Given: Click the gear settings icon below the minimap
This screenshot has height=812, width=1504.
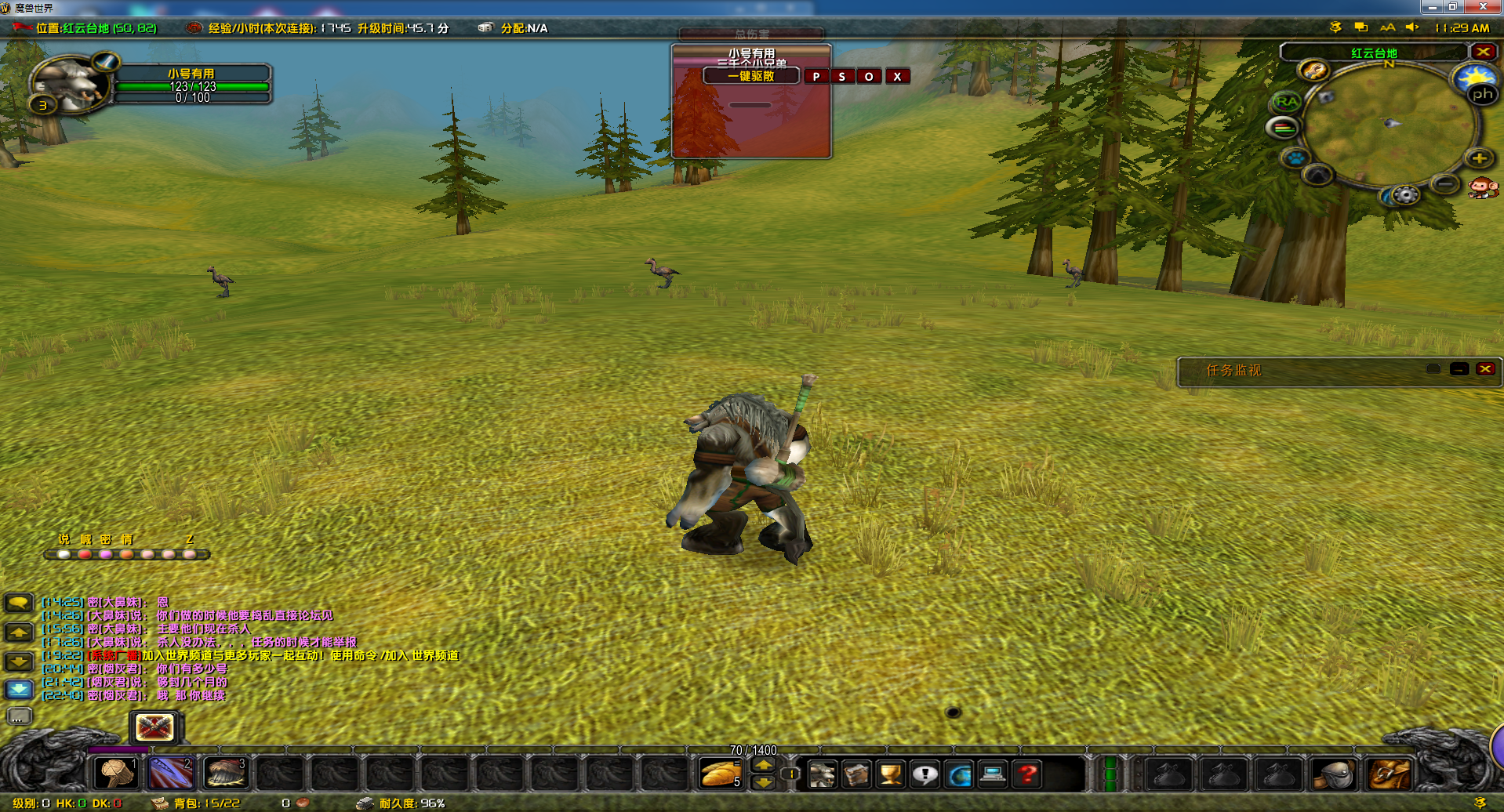Looking at the screenshot, I should point(1404,194).
